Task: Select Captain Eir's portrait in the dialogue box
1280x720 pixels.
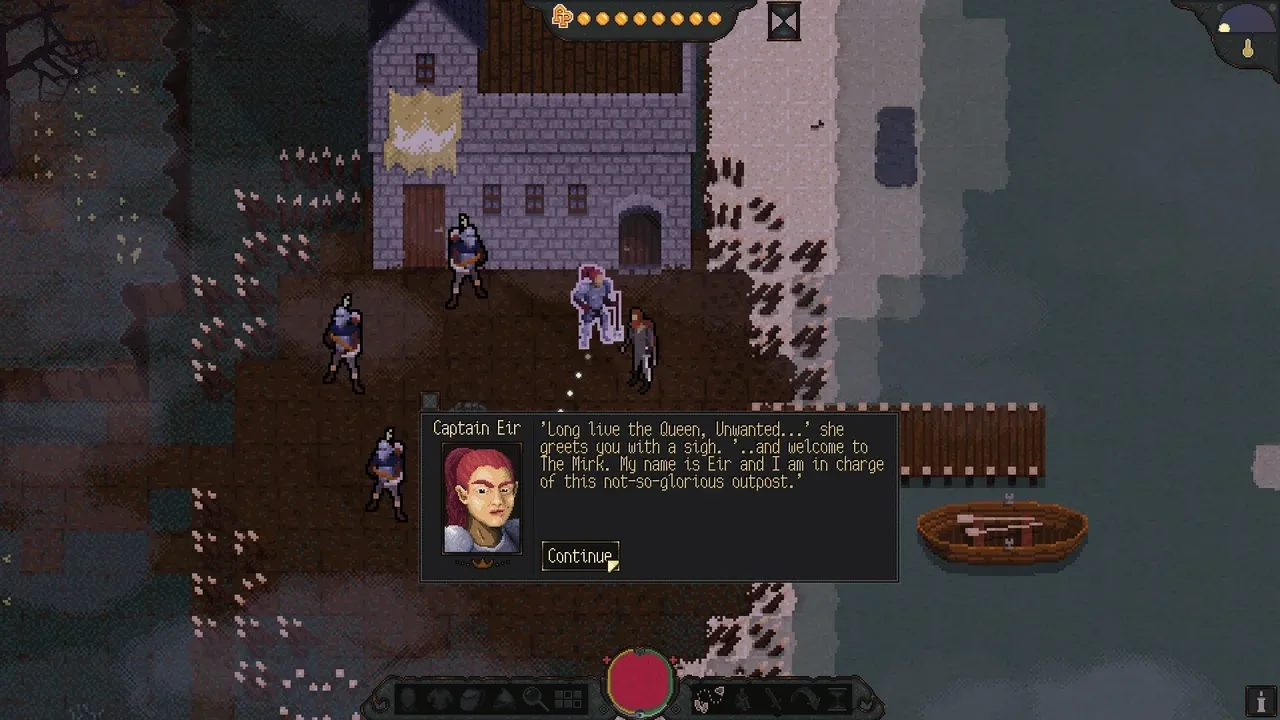Action: coord(482,499)
